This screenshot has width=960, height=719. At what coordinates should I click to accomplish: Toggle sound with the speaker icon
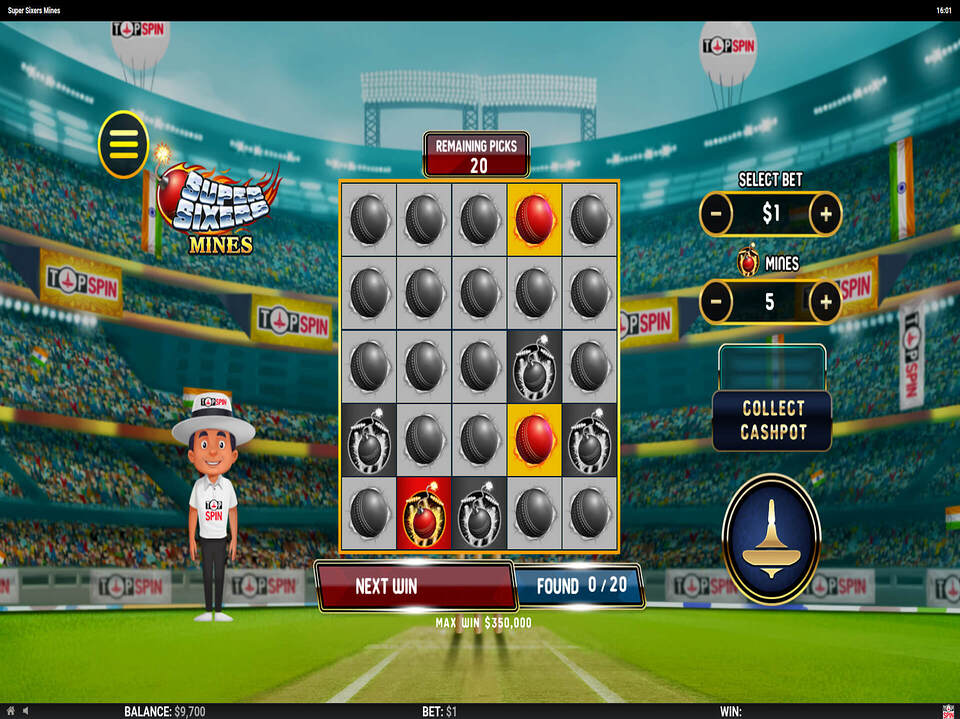click(25, 711)
